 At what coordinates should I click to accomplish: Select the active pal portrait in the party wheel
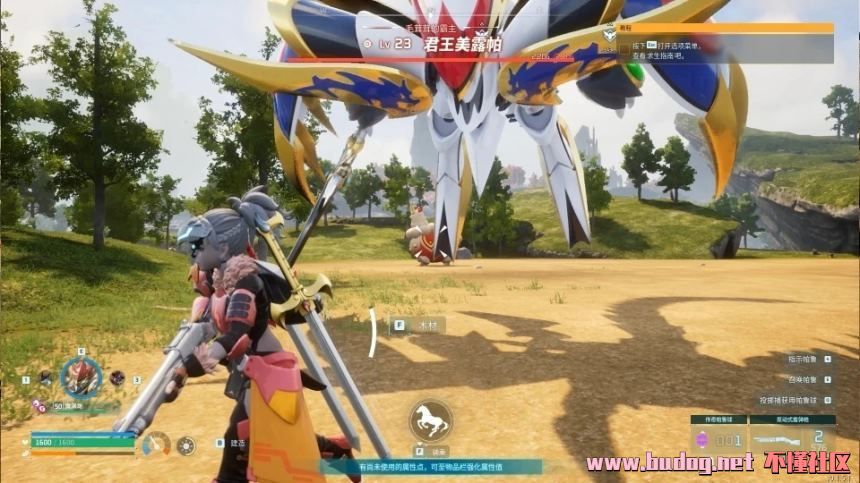81,377
